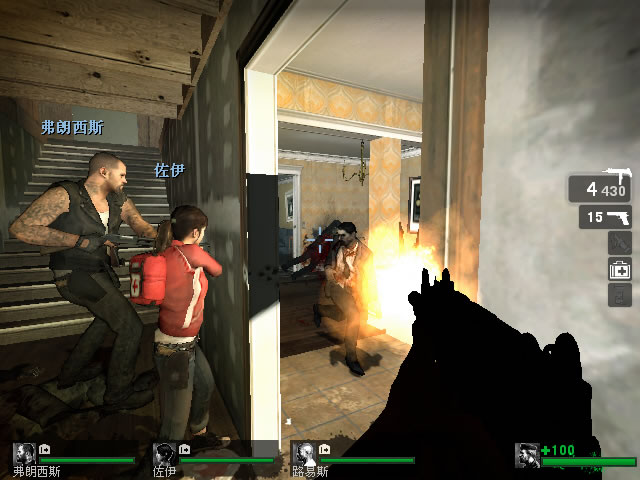Choose the dimmed throwable item slot
This screenshot has width=640, height=480.
point(620,242)
